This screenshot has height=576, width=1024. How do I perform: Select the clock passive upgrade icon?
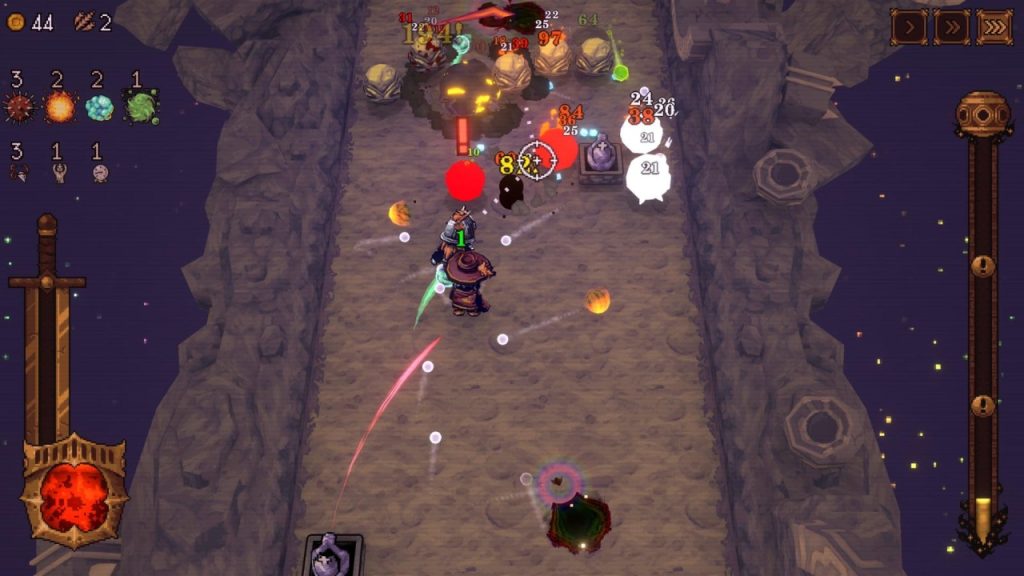click(100, 173)
